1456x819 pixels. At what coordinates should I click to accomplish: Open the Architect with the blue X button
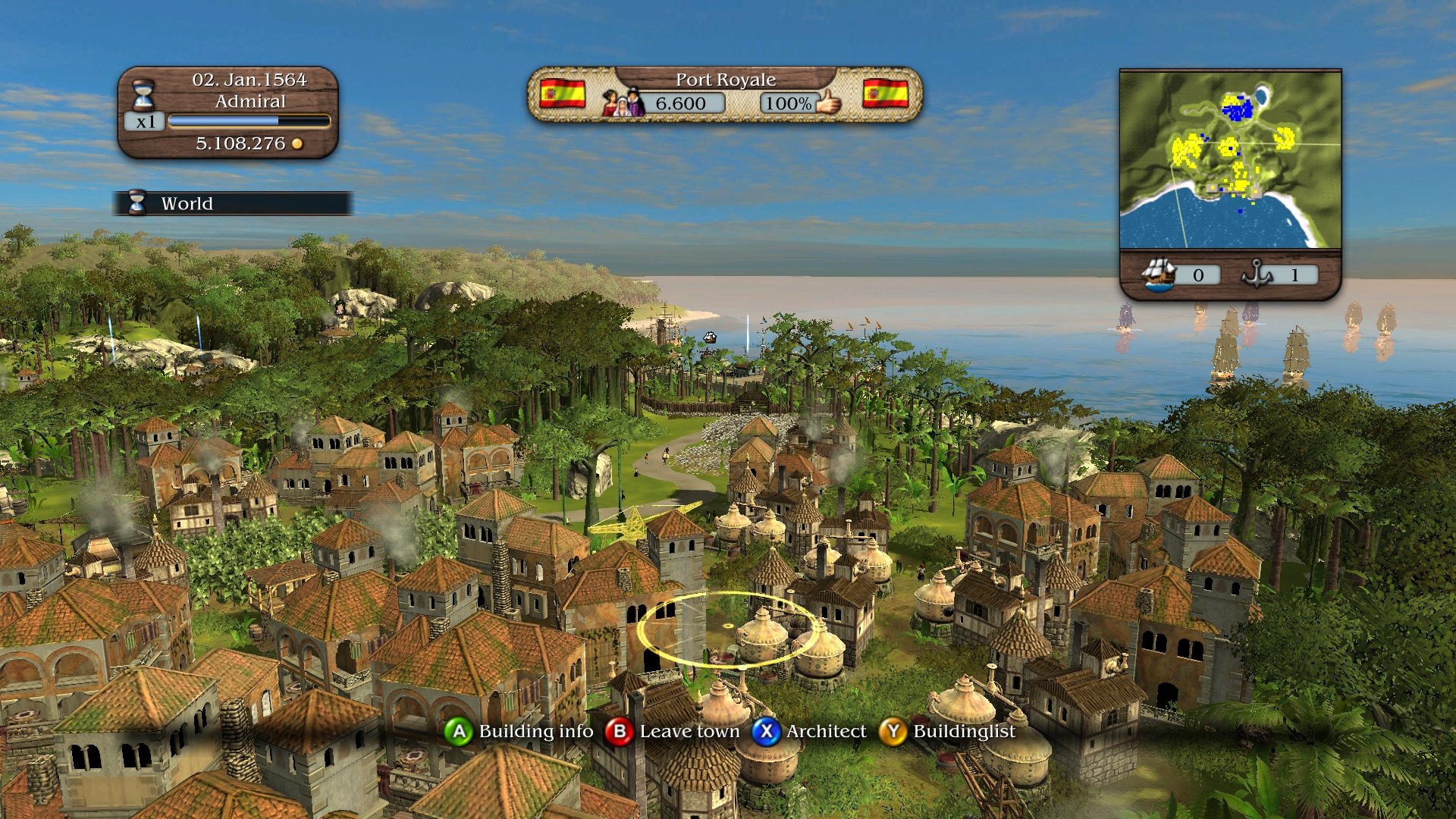point(767,731)
